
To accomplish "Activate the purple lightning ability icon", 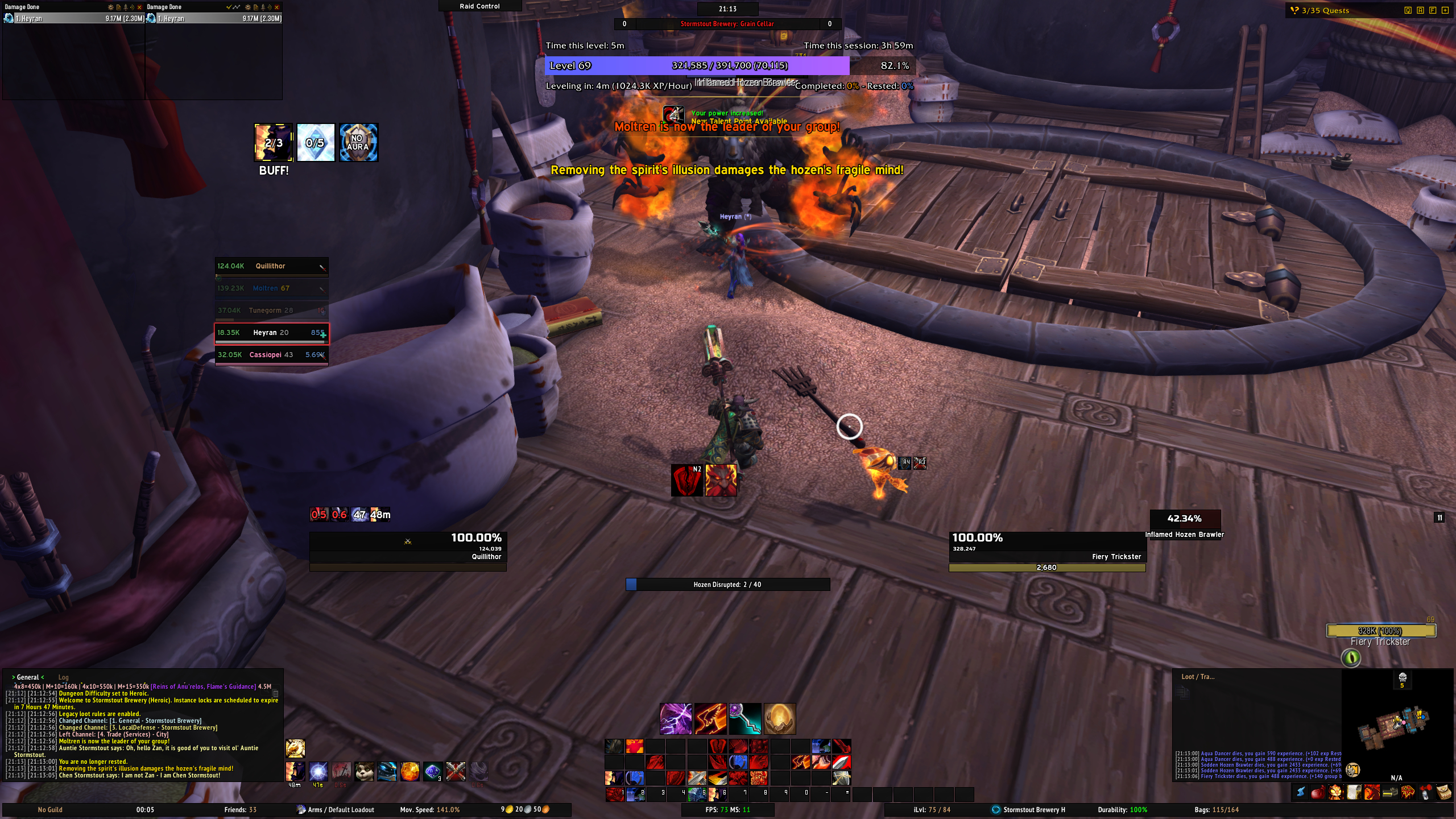I will click(x=676, y=719).
